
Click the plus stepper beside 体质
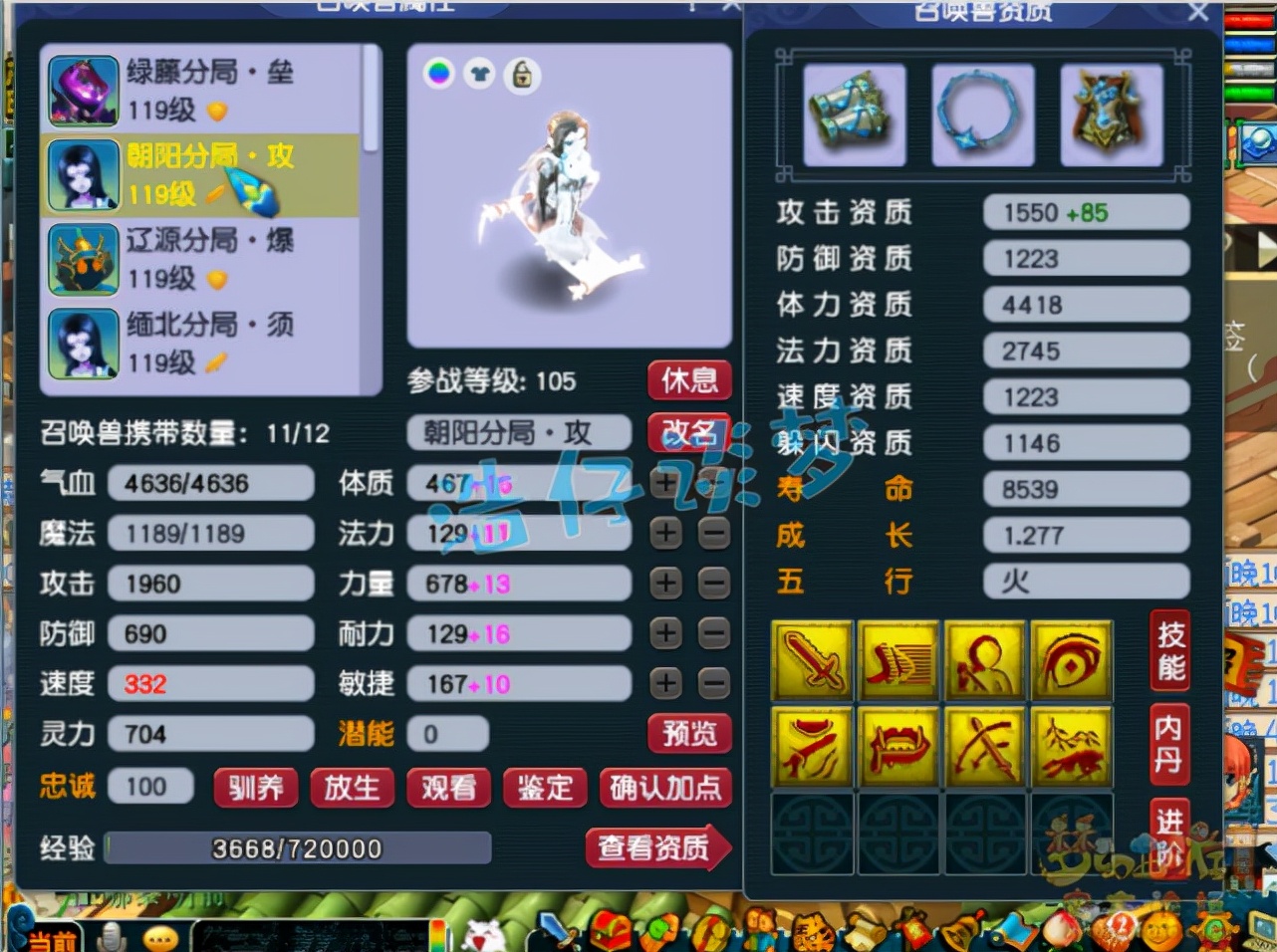[x=665, y=483]
